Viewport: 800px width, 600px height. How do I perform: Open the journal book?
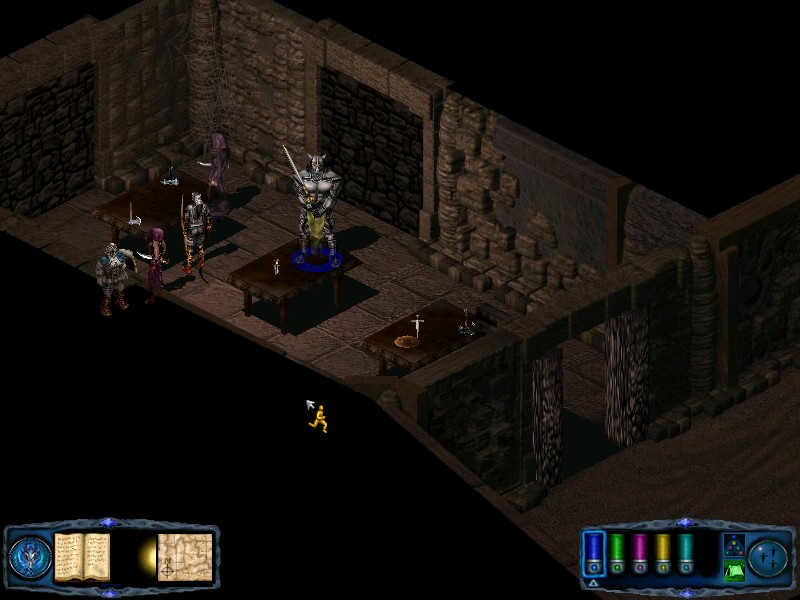[x=81, y=556]
